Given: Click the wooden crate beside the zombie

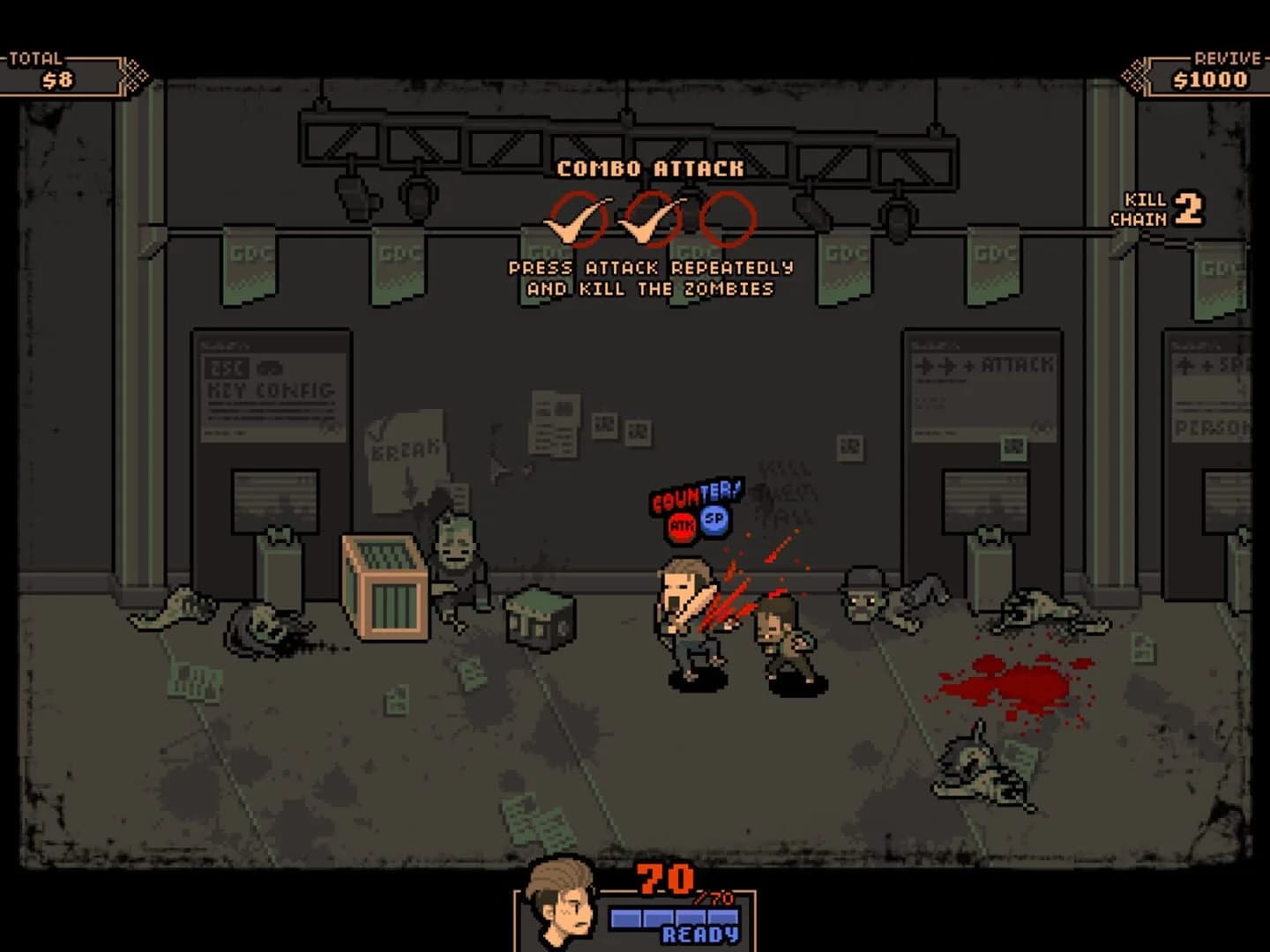Looking at the screenshot, I should 386,586.
